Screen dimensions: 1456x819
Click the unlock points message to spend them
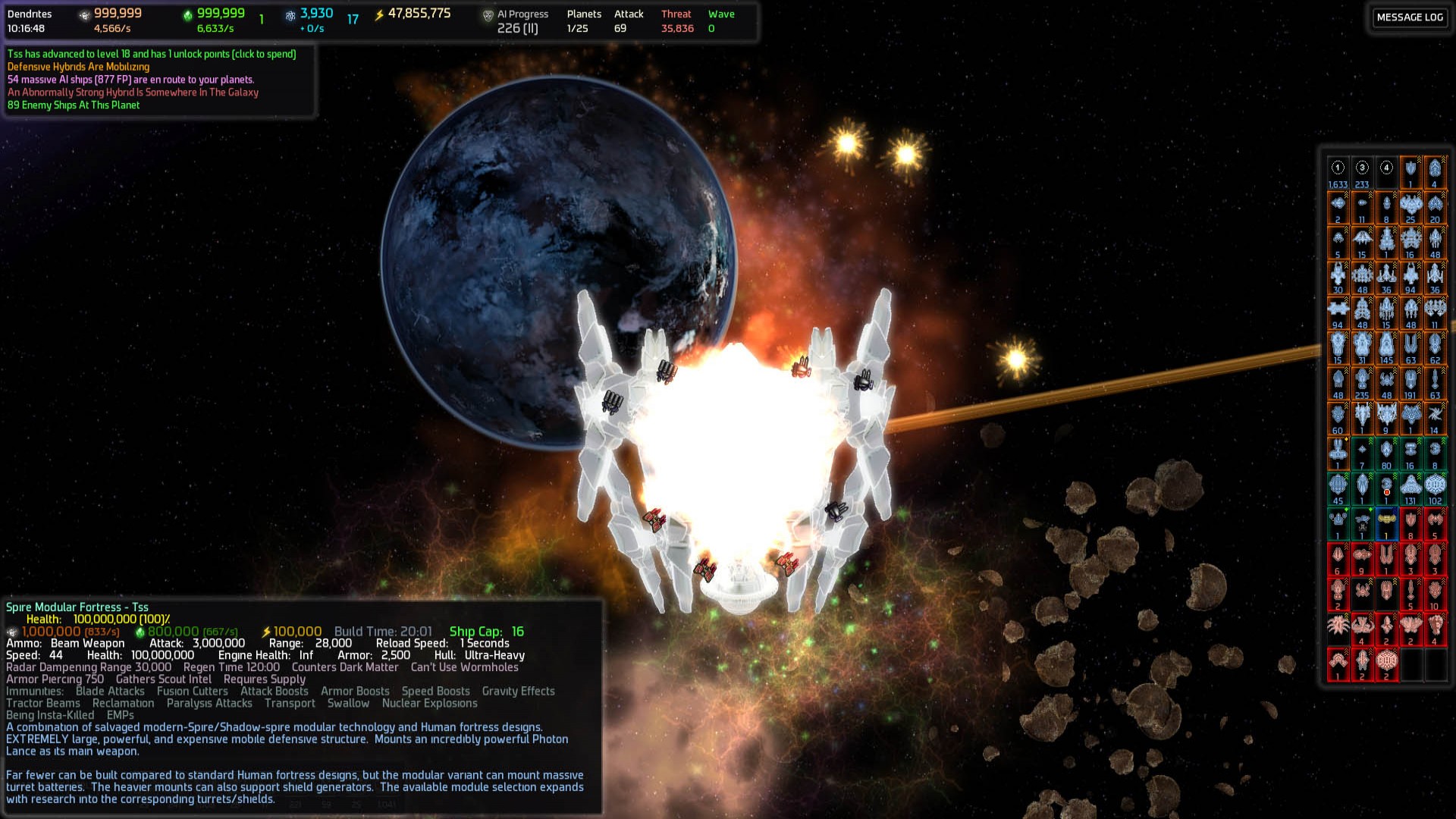click(x=152, y=55)
